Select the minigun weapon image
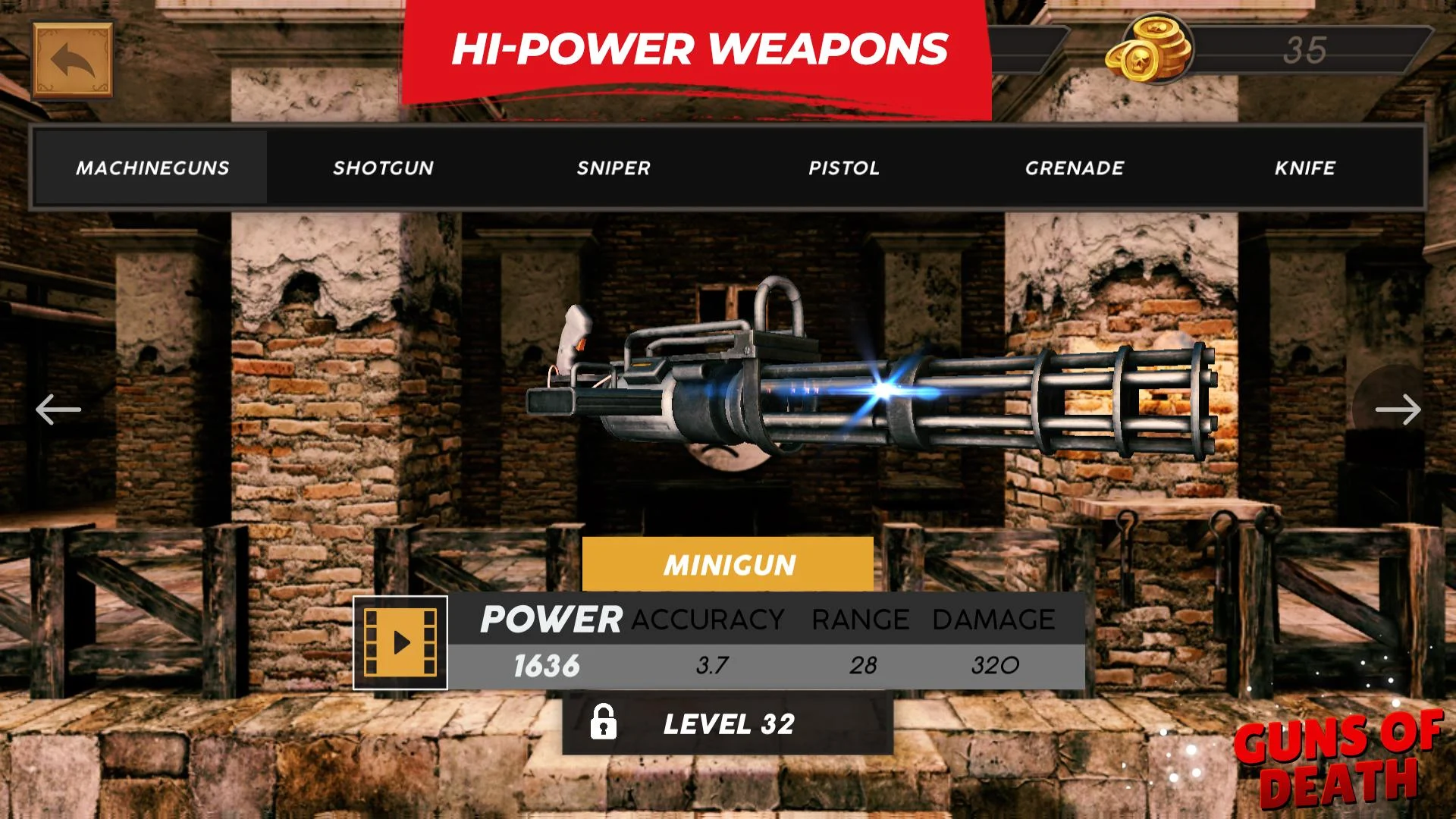The height and width of the screenshot is (819, 1456). pos(872,394)
